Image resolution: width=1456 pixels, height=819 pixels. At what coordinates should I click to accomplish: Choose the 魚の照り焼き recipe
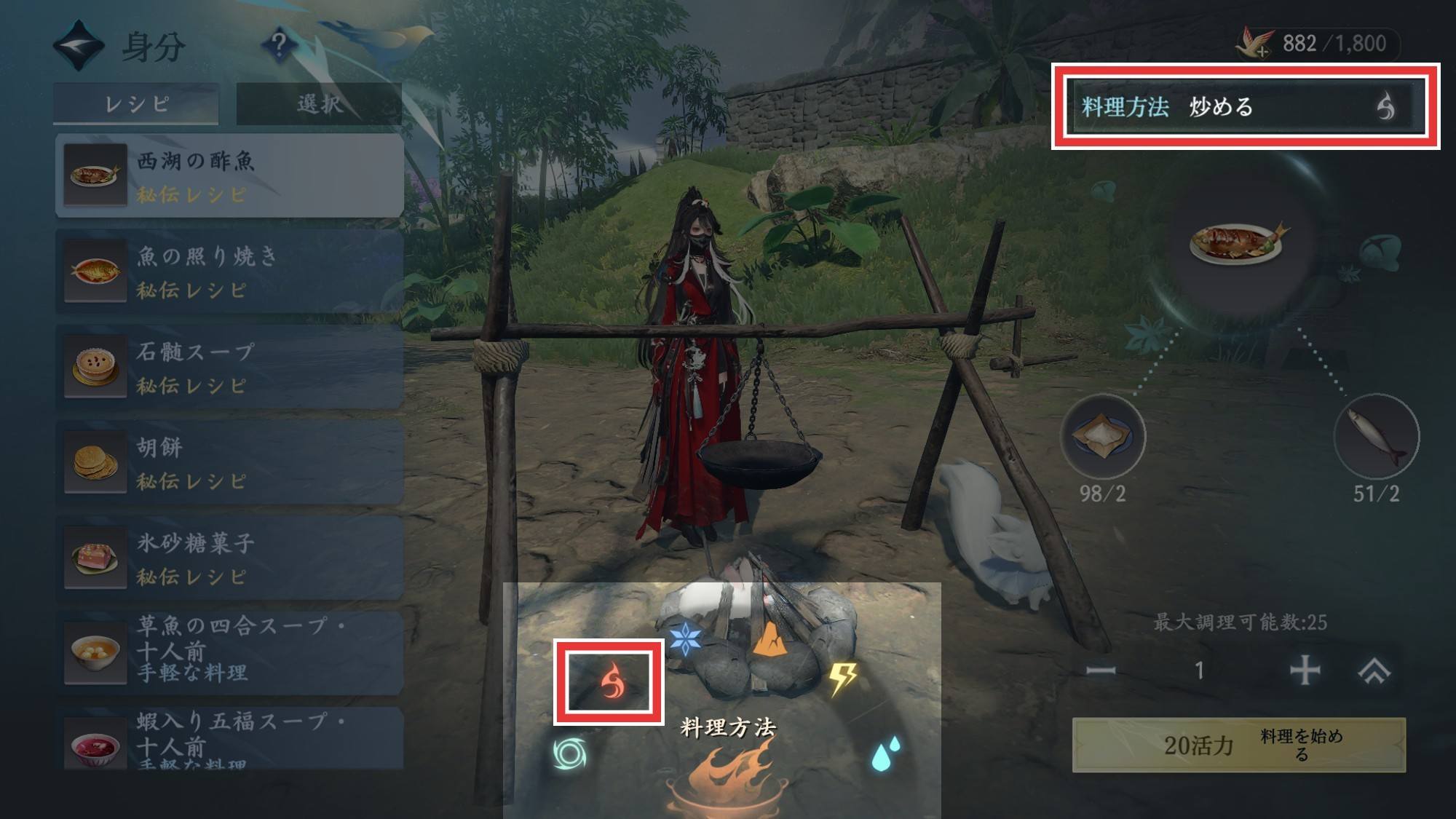tap(229, 271)
